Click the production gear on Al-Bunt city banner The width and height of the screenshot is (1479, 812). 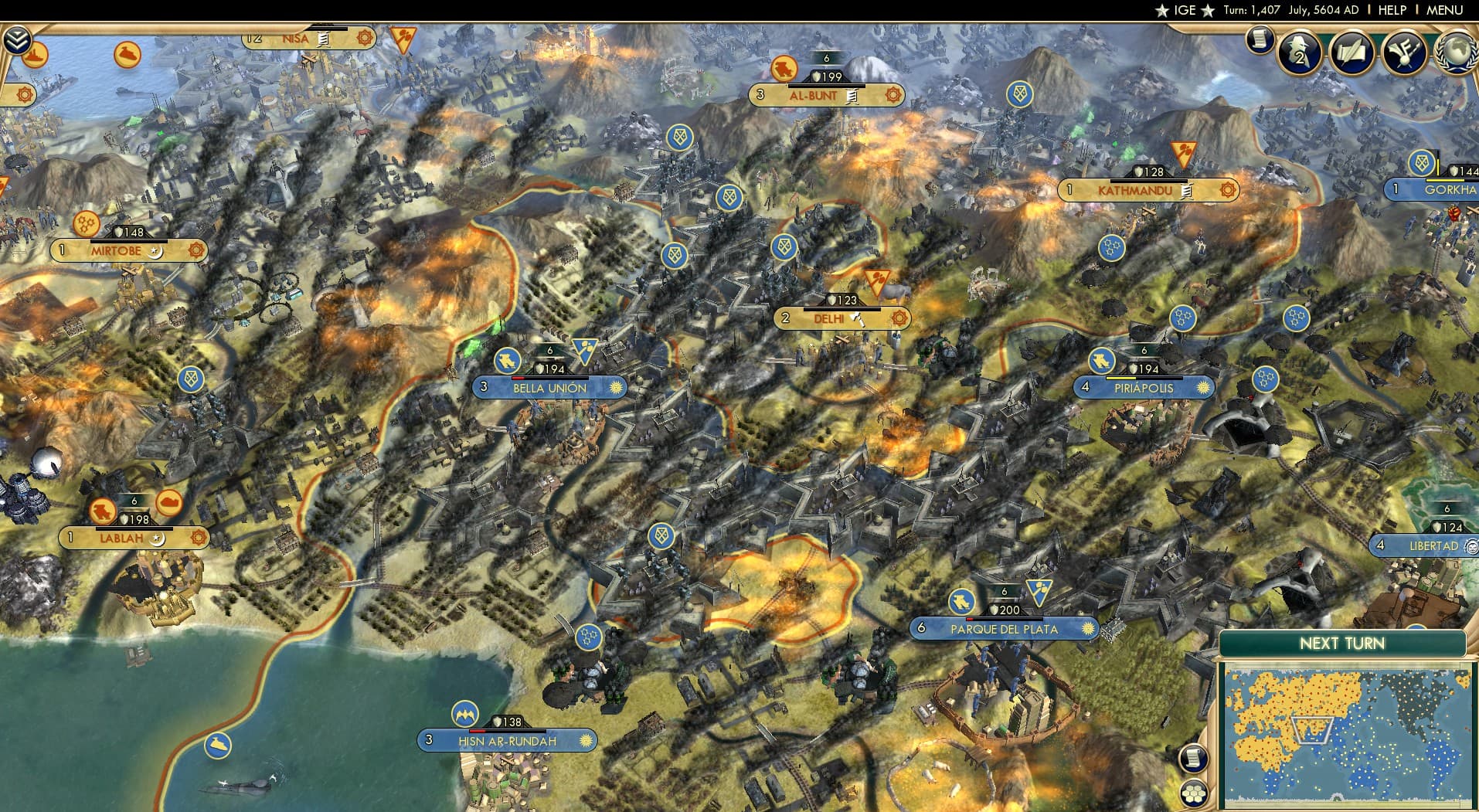(894, 96)
